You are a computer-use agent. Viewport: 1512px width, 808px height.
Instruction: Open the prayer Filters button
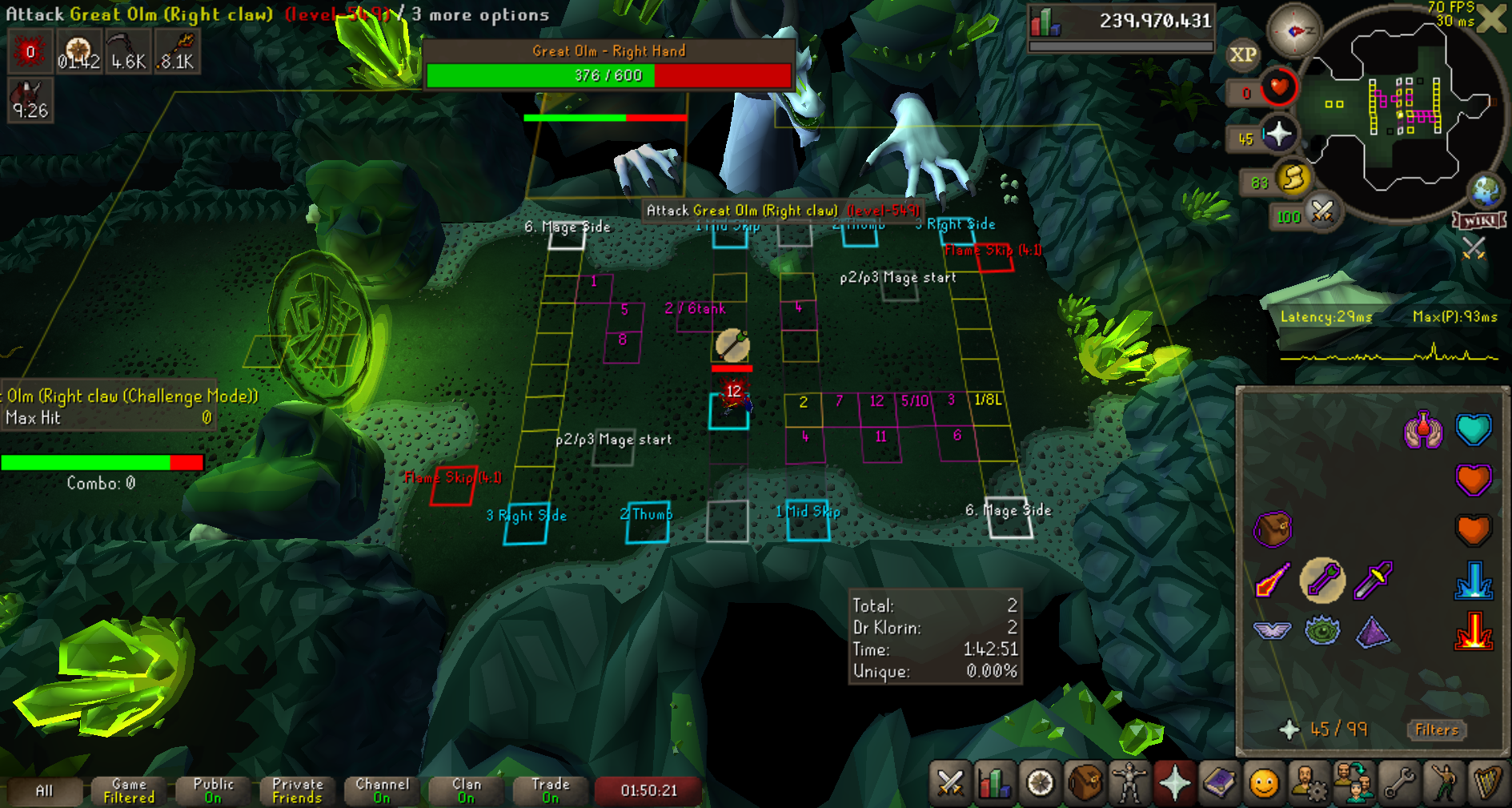[1436, 730]
